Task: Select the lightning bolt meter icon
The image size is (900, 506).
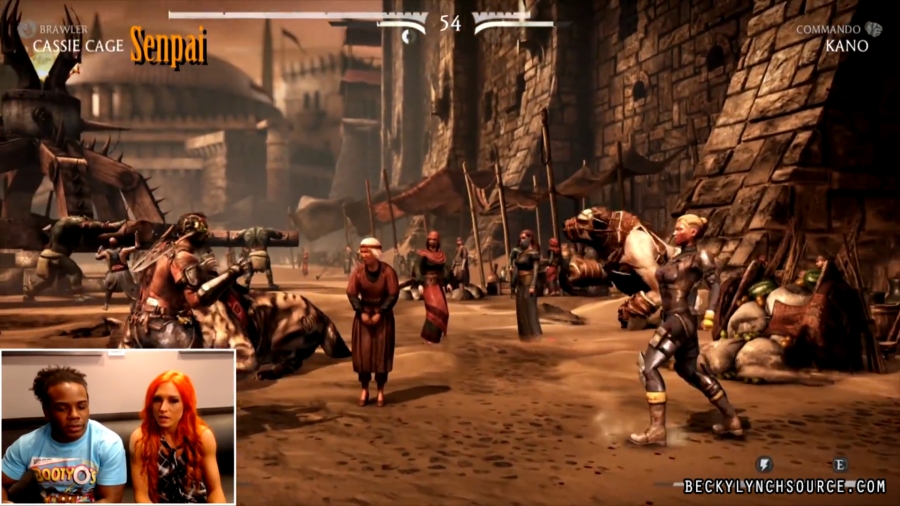Action: coord(763,465)
